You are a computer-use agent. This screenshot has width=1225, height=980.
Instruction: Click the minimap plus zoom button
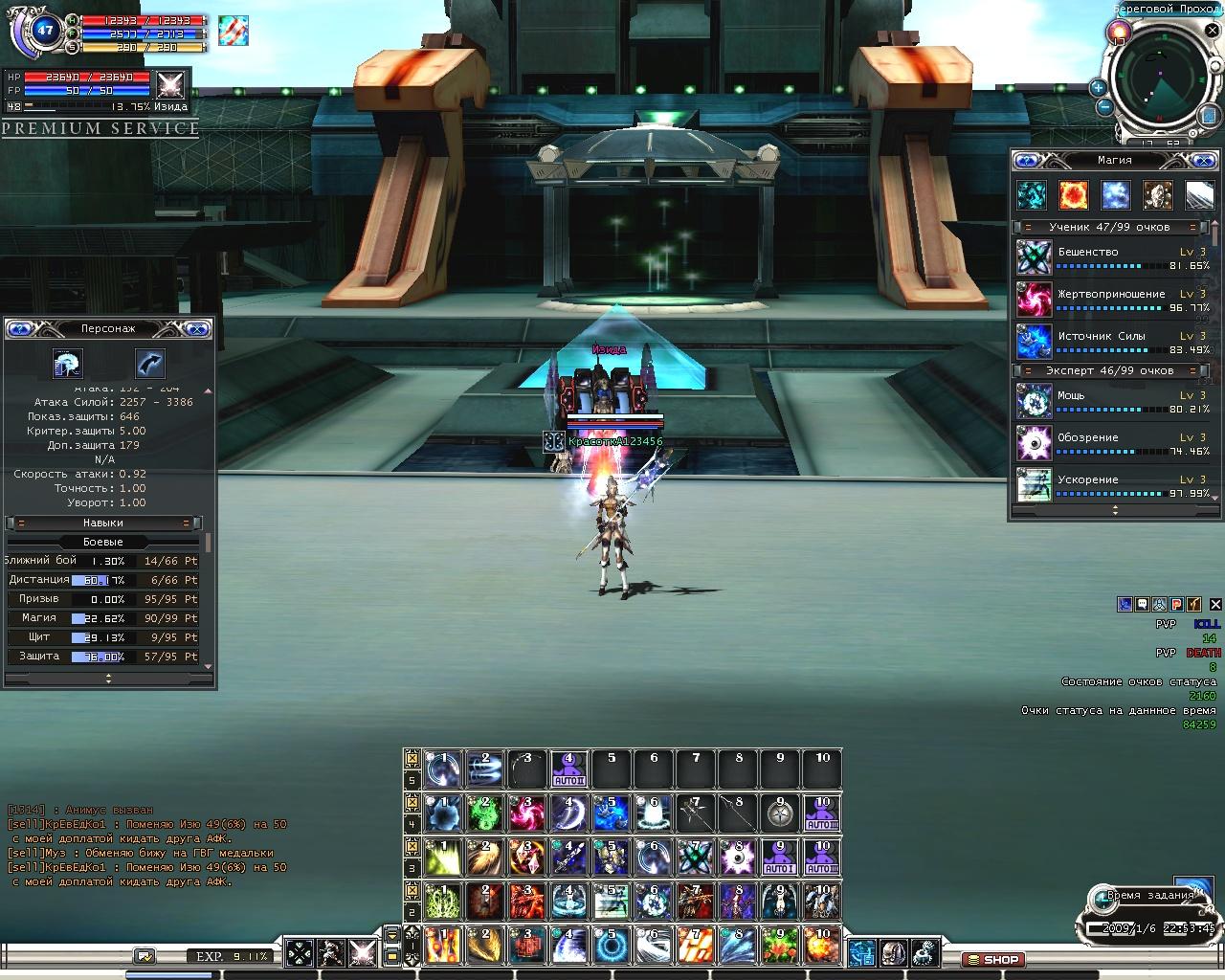[x=1099, y=87]
